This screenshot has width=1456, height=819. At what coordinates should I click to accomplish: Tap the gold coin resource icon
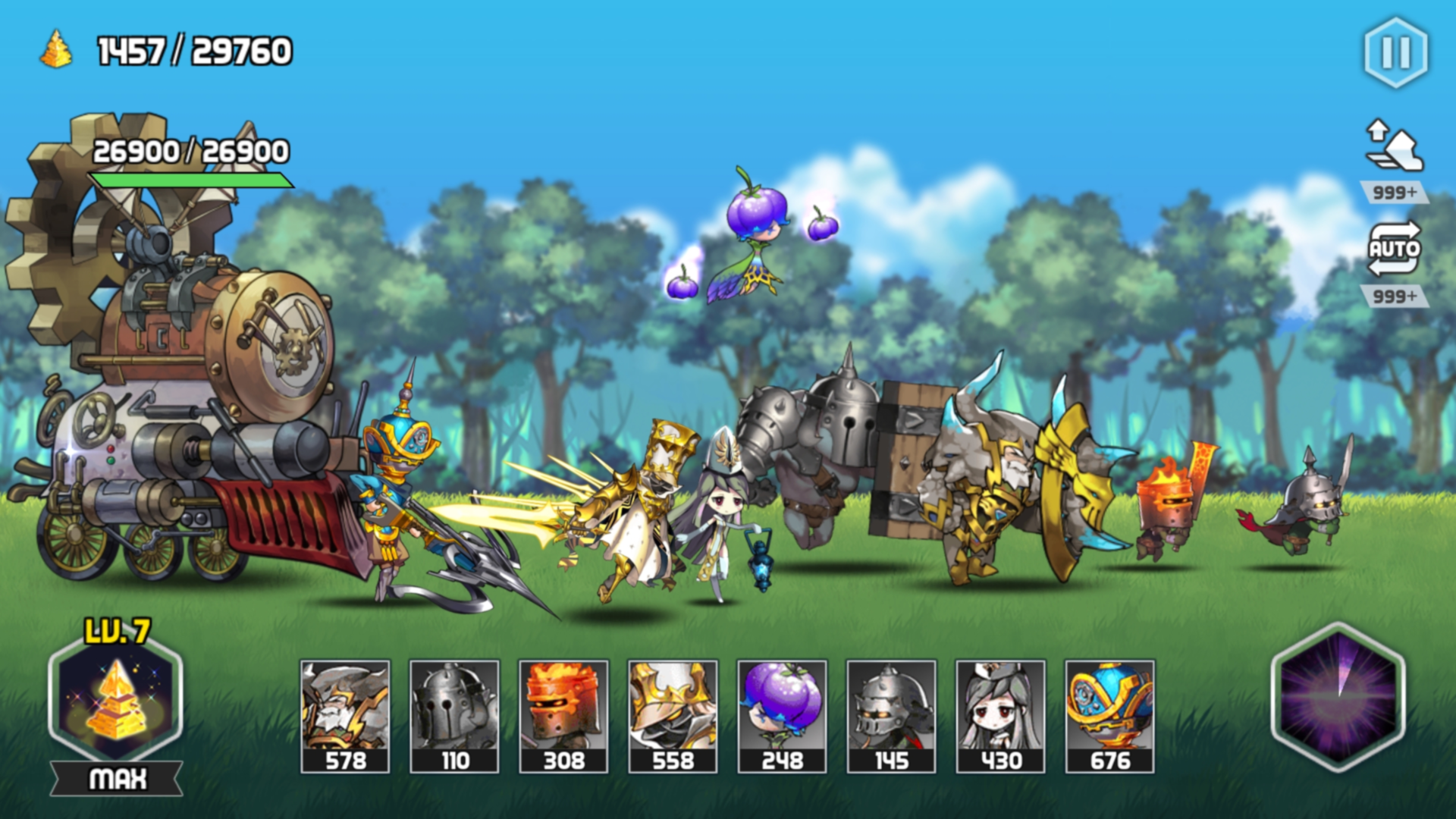point(55,49)
